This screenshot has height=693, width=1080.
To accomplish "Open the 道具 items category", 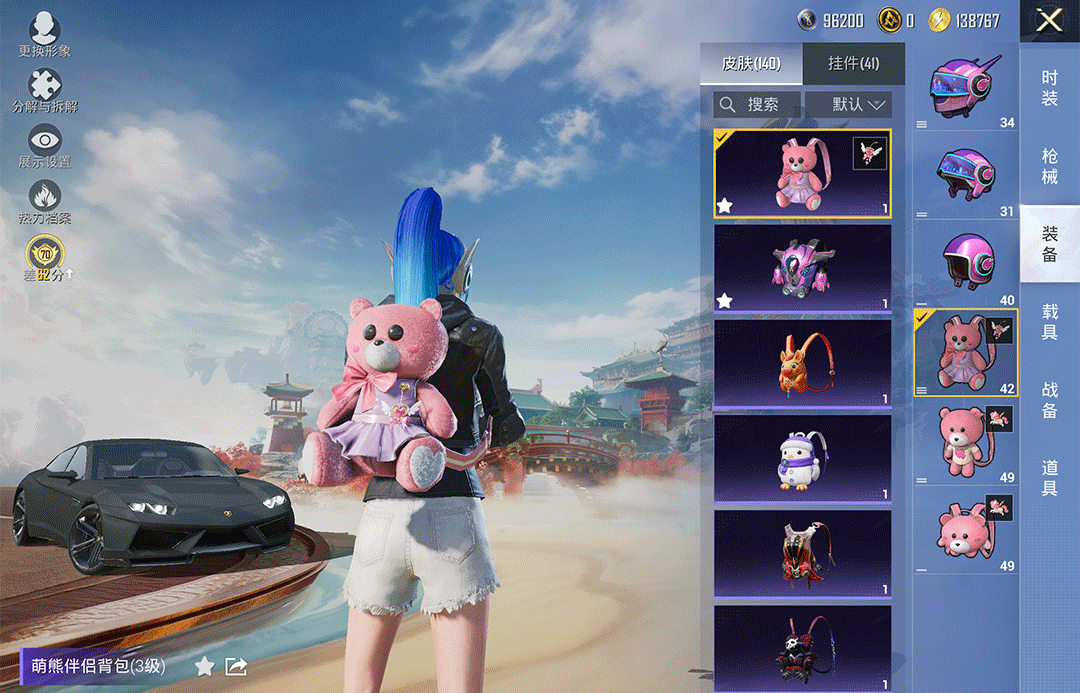I will tap(1049, 477).
